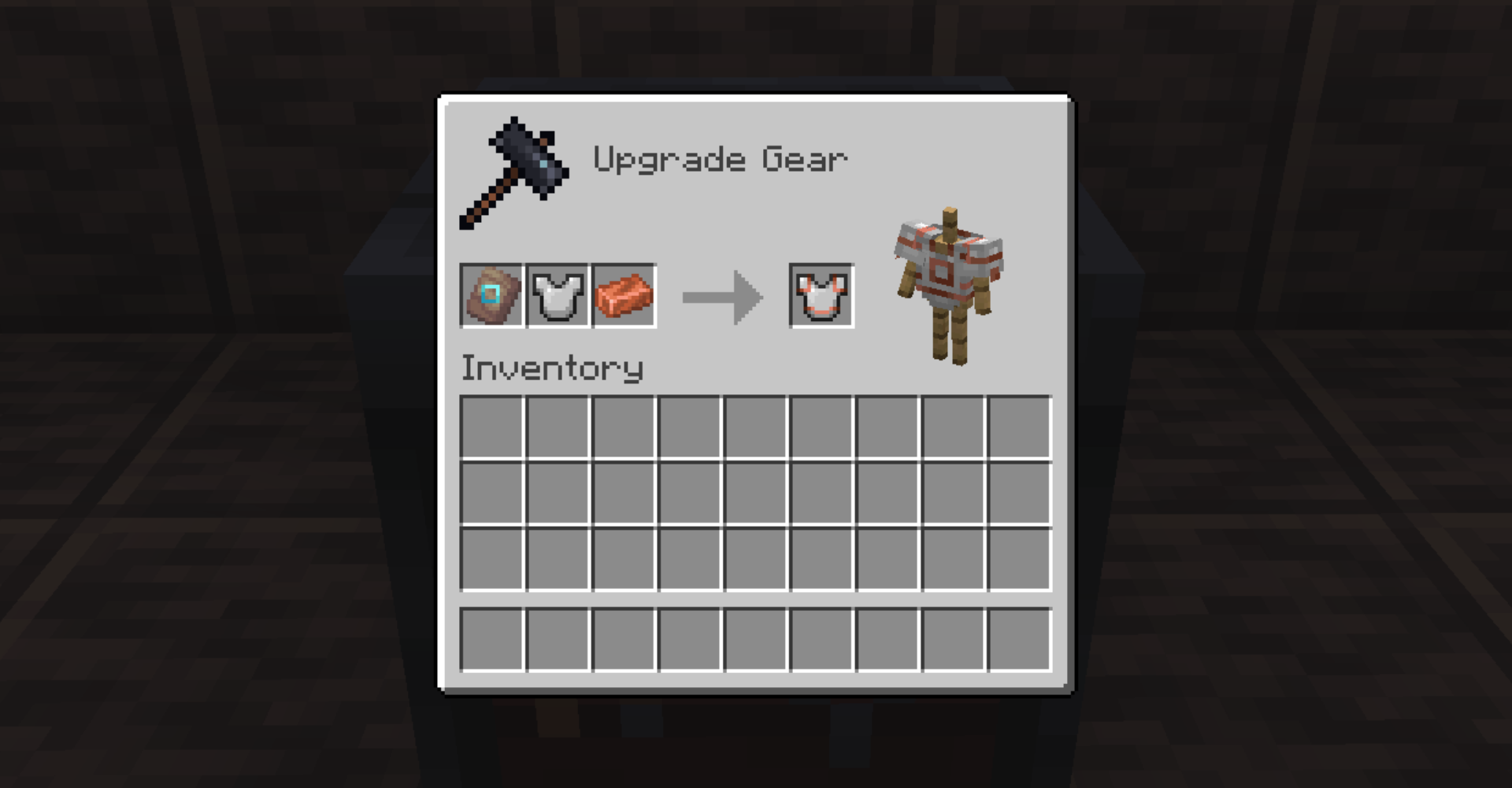
Task: Click the last slot in the hotbar row
Action: (1019, 639)
